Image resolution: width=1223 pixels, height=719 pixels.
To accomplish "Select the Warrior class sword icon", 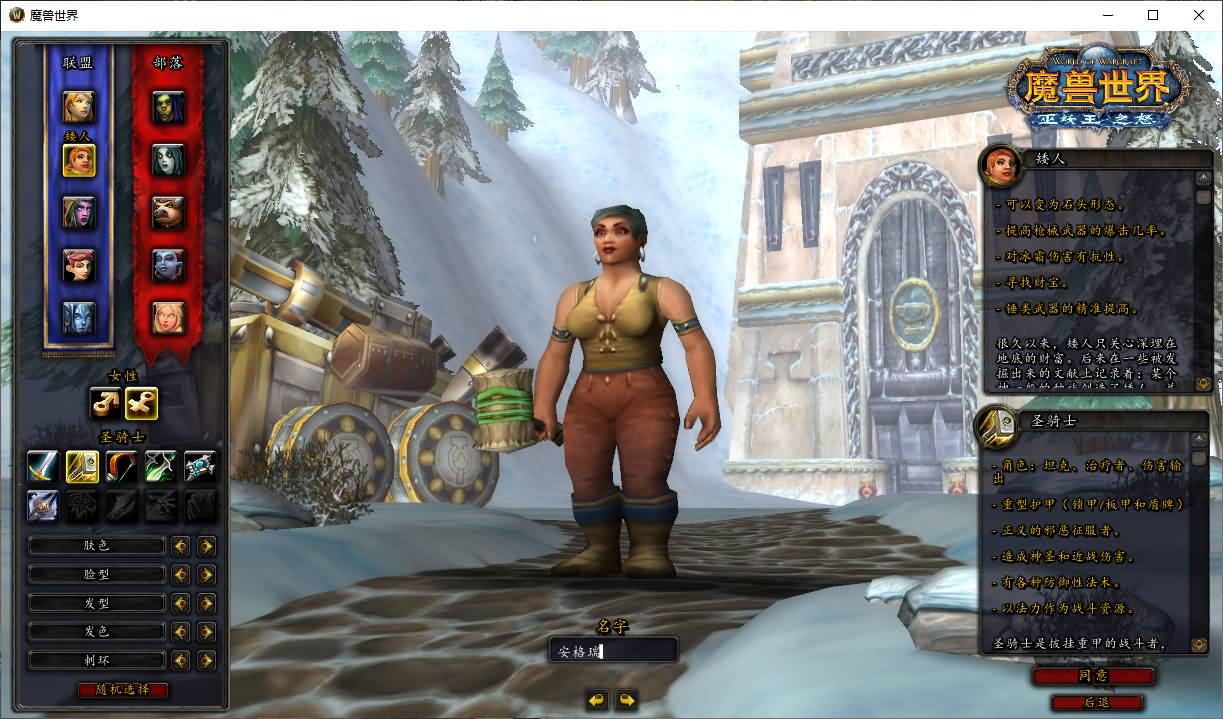I will 42,466.
